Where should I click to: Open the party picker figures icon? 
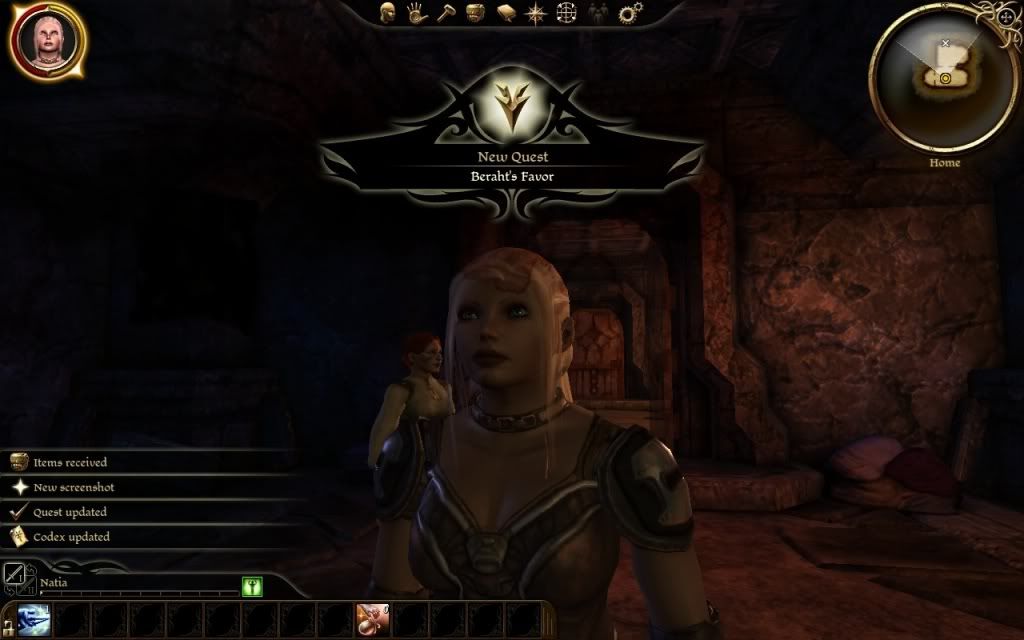pos(598,13)
